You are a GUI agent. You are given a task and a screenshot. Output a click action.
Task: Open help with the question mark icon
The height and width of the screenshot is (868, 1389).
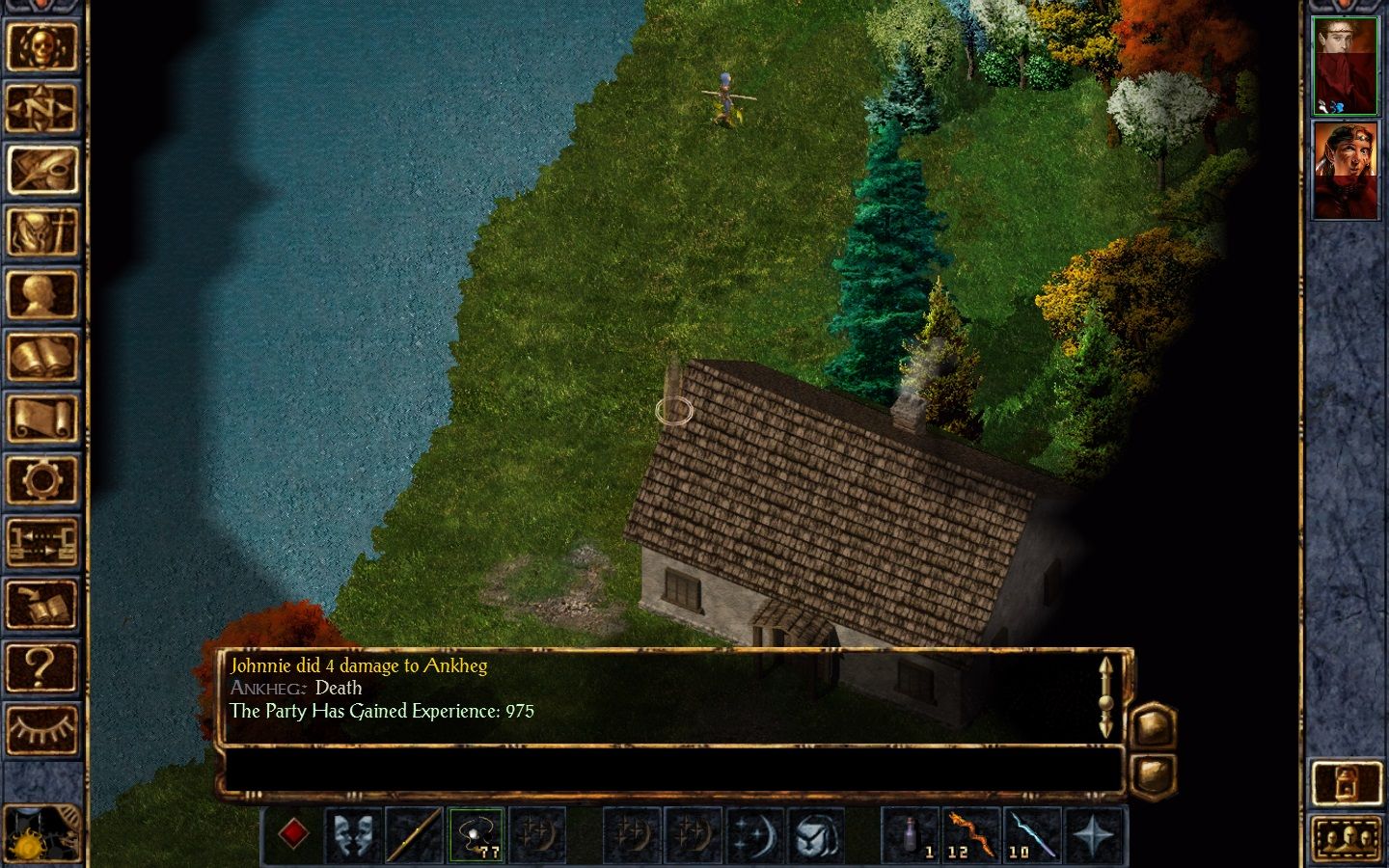(x=41, y=666)
